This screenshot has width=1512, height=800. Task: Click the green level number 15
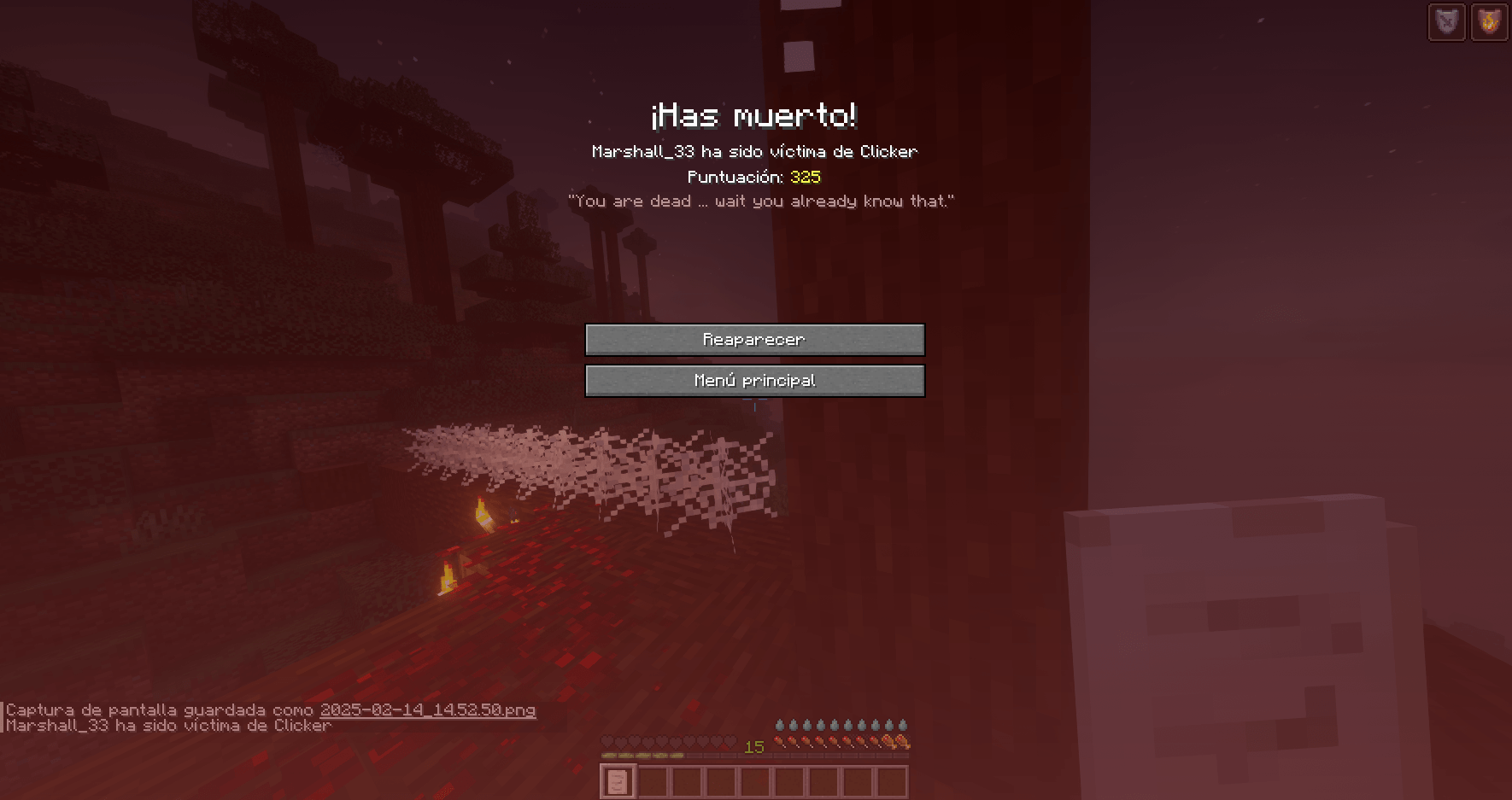point(754,747)
